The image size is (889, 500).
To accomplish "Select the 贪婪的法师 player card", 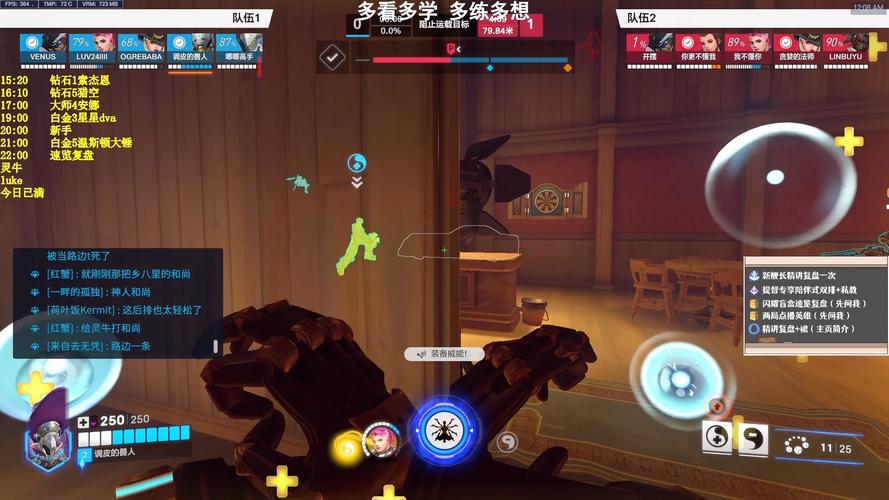I will (x=797, y=47).
